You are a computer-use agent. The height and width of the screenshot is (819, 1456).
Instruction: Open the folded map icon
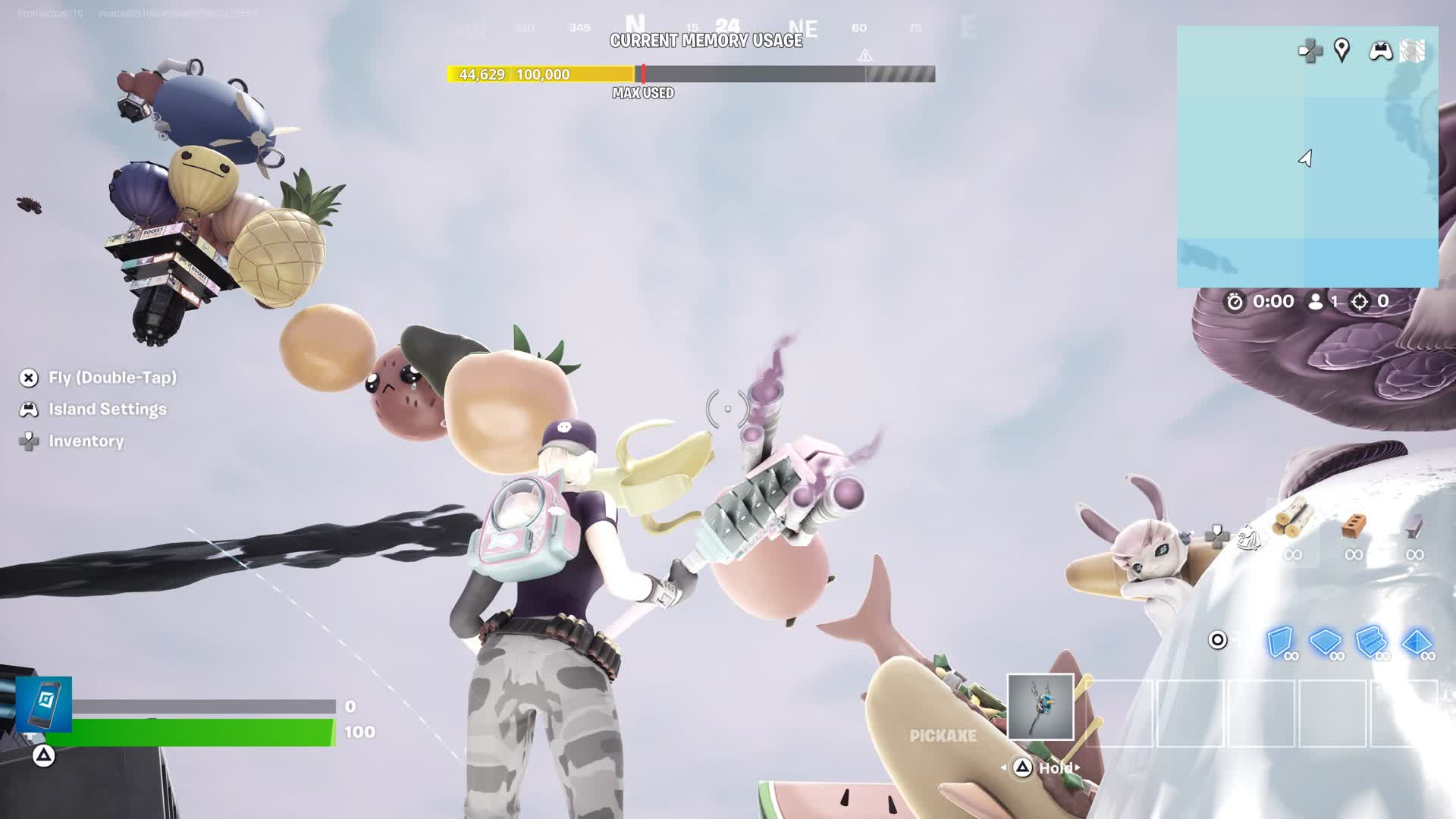[1412, 51]
